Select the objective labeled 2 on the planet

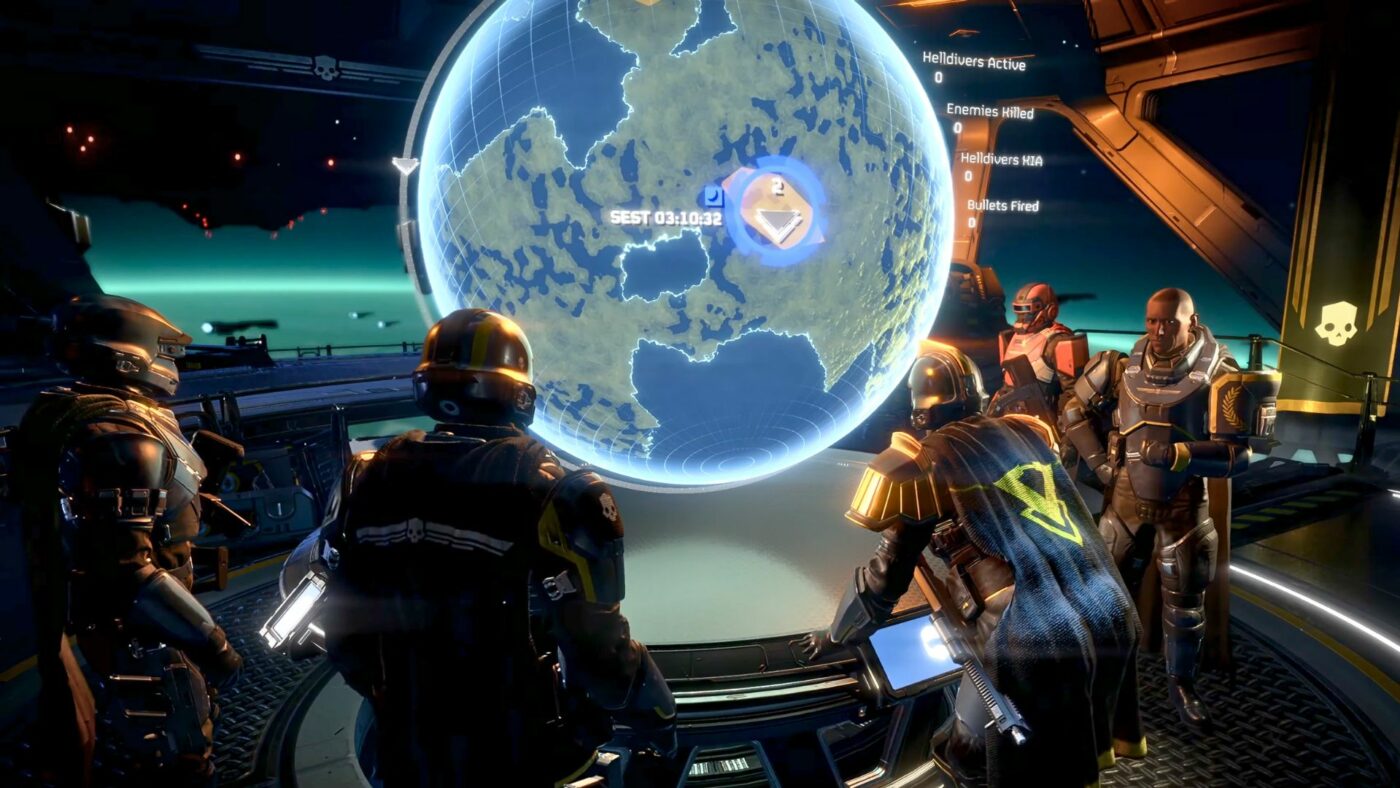point(778,186)
